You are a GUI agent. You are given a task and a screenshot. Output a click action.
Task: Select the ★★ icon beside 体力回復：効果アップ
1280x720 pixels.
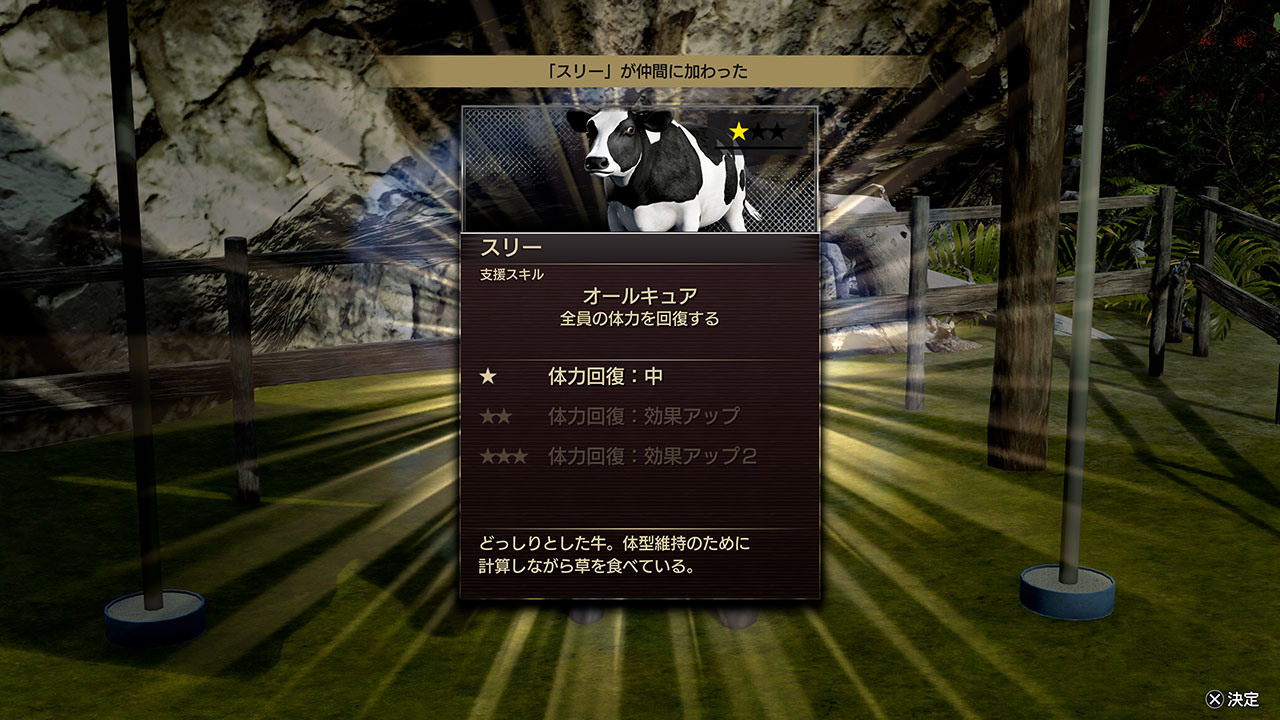pyautogui.click(x=495, y=416)
